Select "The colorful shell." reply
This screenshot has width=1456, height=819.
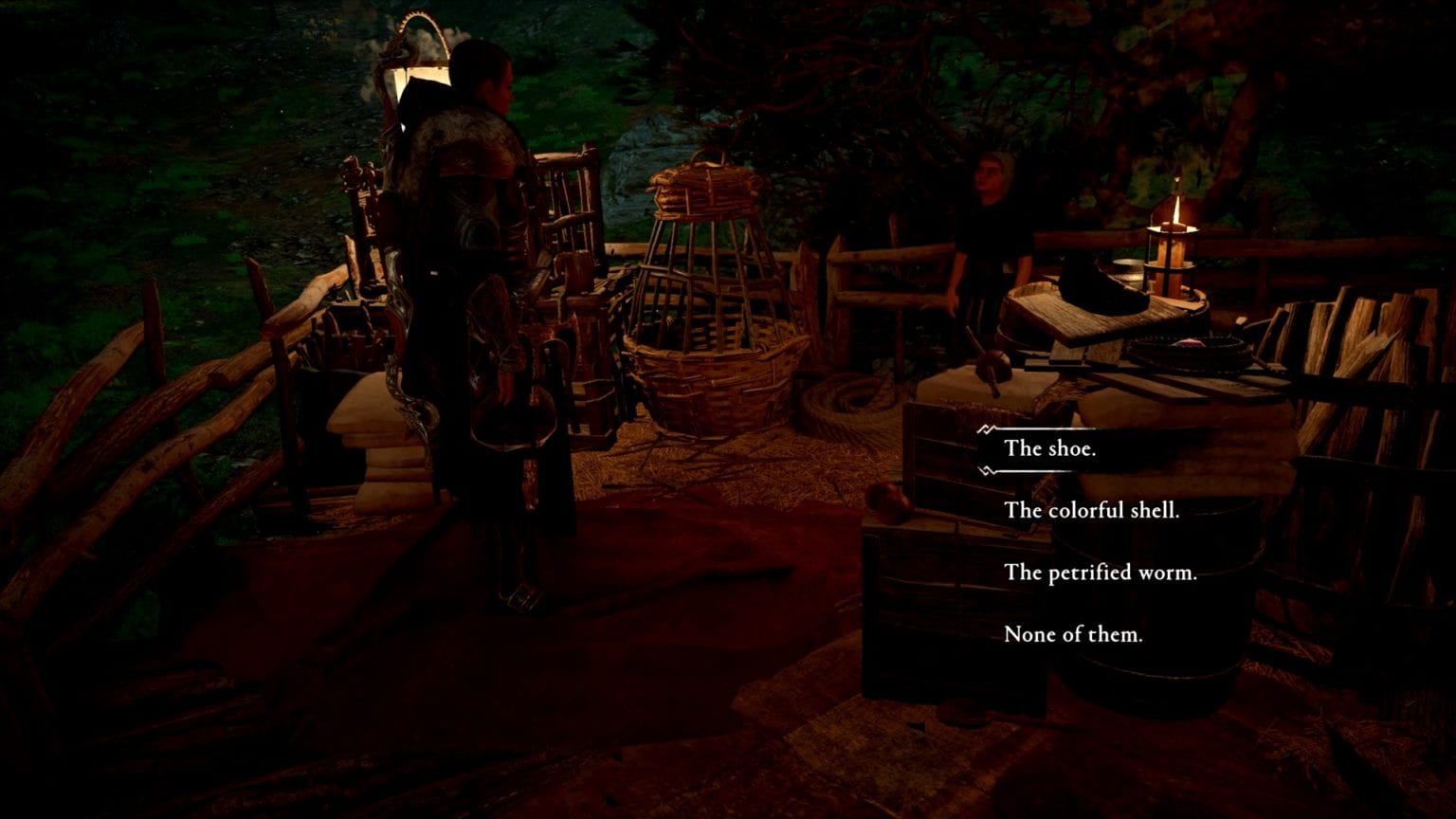coord(1091,511)
